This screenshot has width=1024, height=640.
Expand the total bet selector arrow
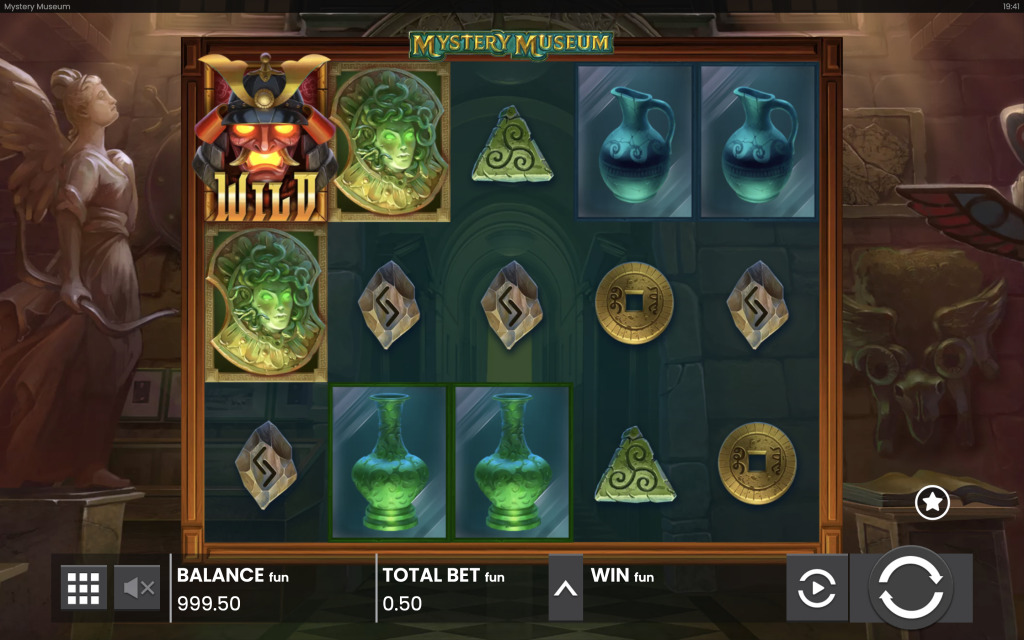click(565, 588)
